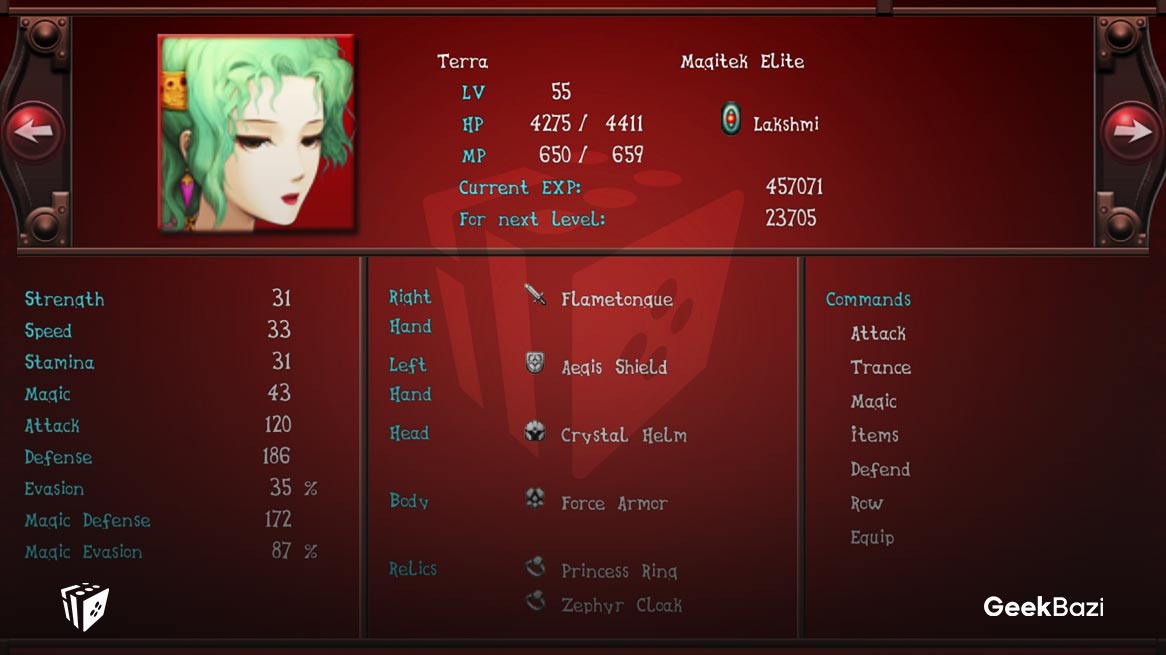This screenshot has height=655, width=1166.
Task: Select the Trance command
Action: pos(880,367)
